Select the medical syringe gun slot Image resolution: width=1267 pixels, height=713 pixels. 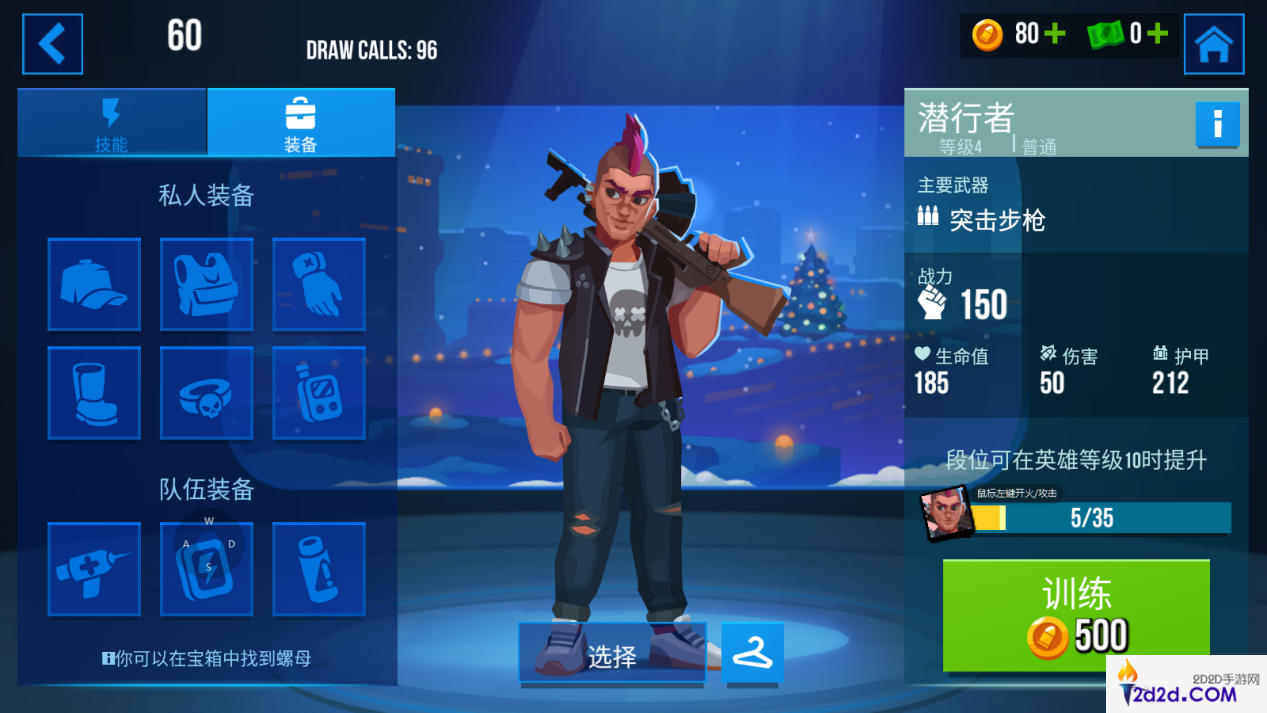[x=94, y=569]
